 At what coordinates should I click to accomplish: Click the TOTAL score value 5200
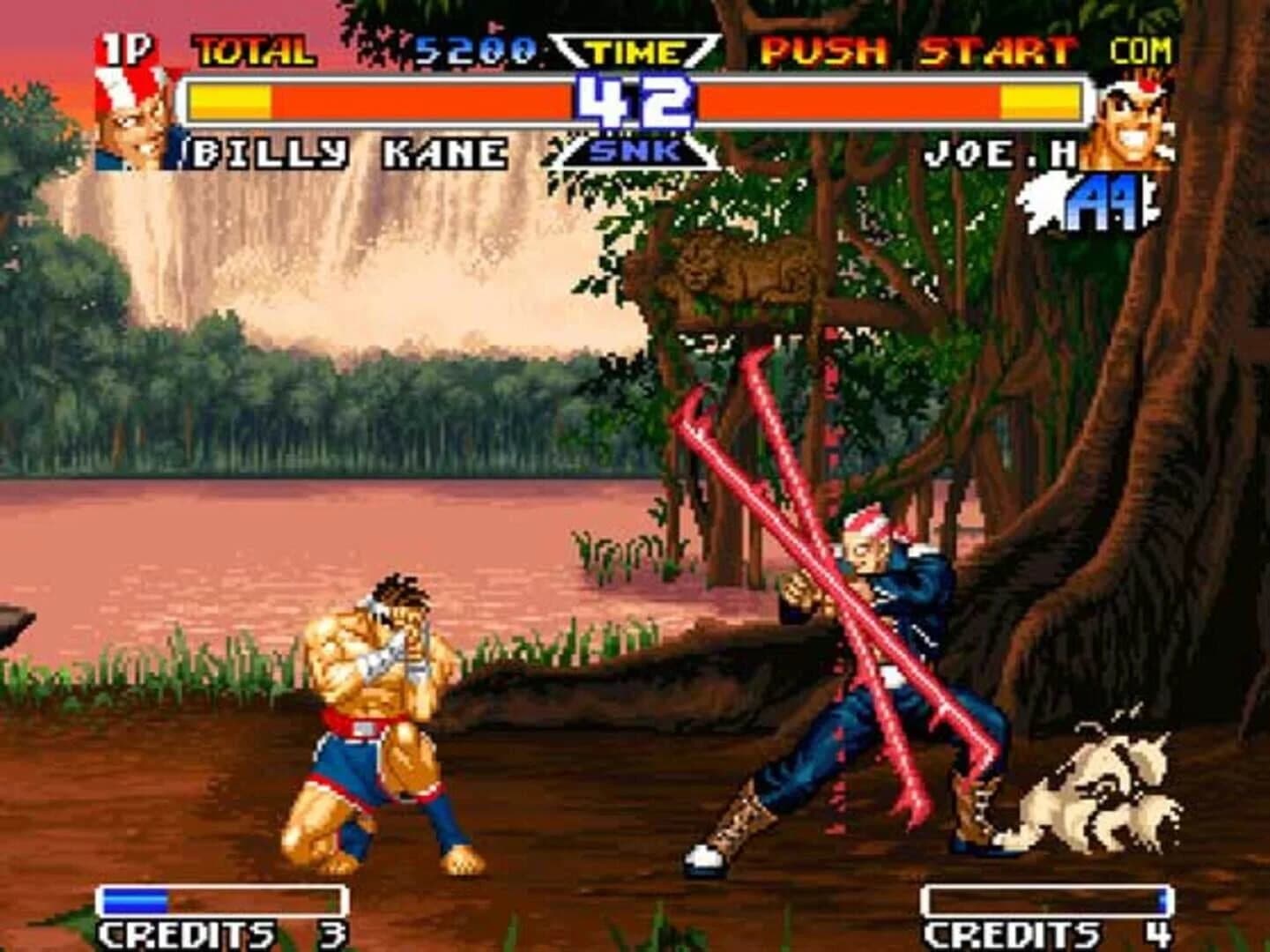[476, 51]
